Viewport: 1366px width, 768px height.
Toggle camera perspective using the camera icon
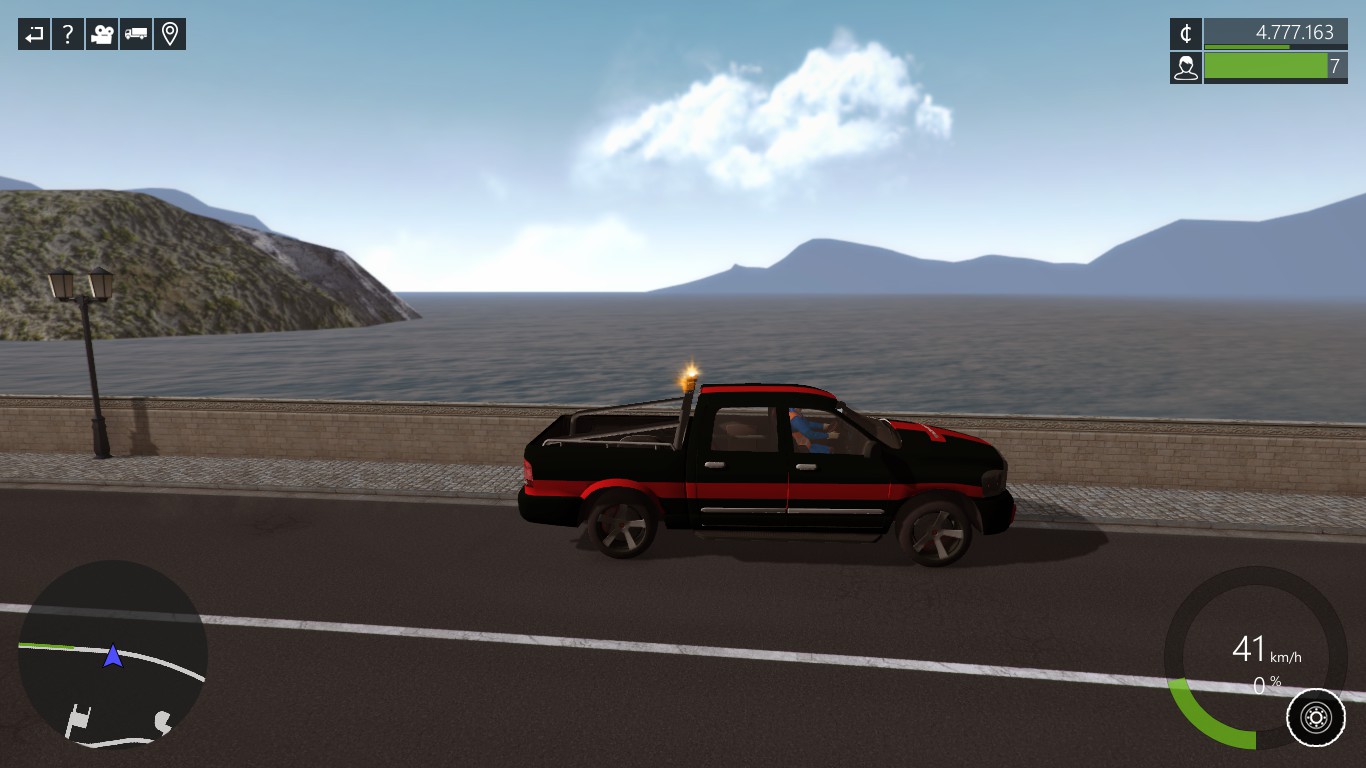pos(101,33)
